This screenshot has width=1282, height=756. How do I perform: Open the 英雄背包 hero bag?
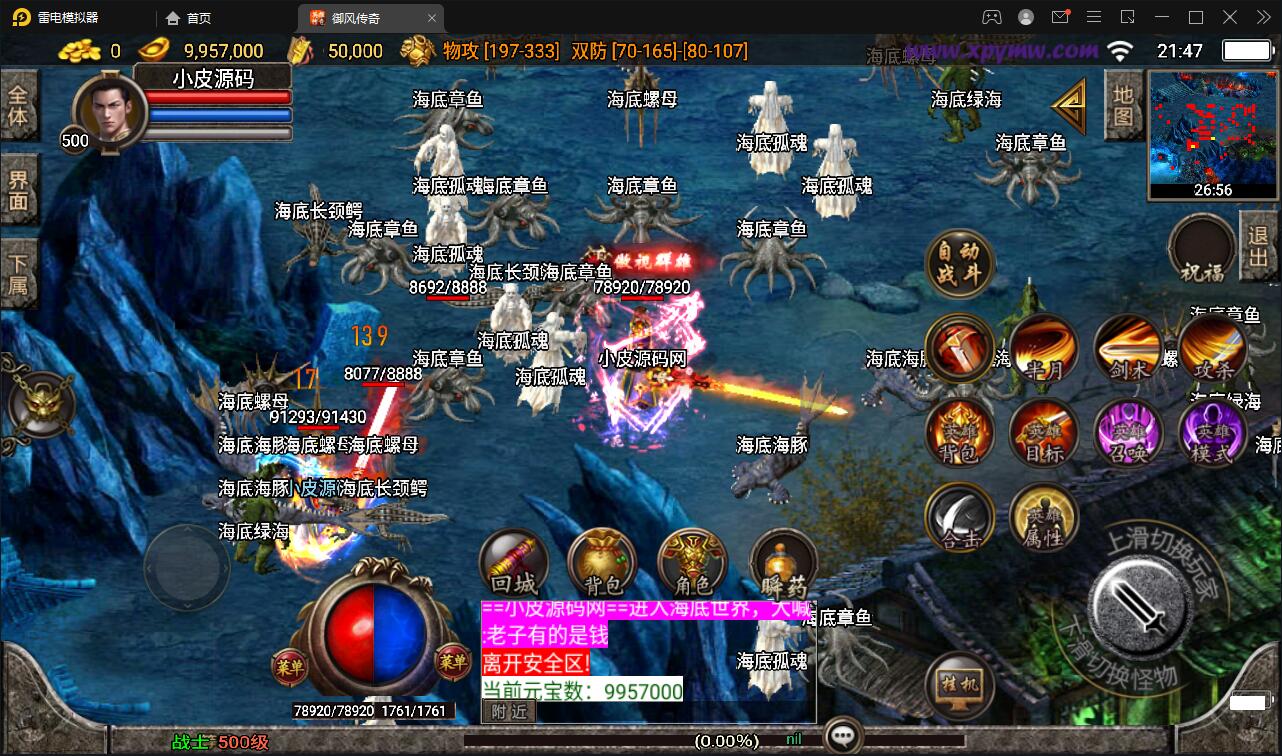[x=960, y=432]
